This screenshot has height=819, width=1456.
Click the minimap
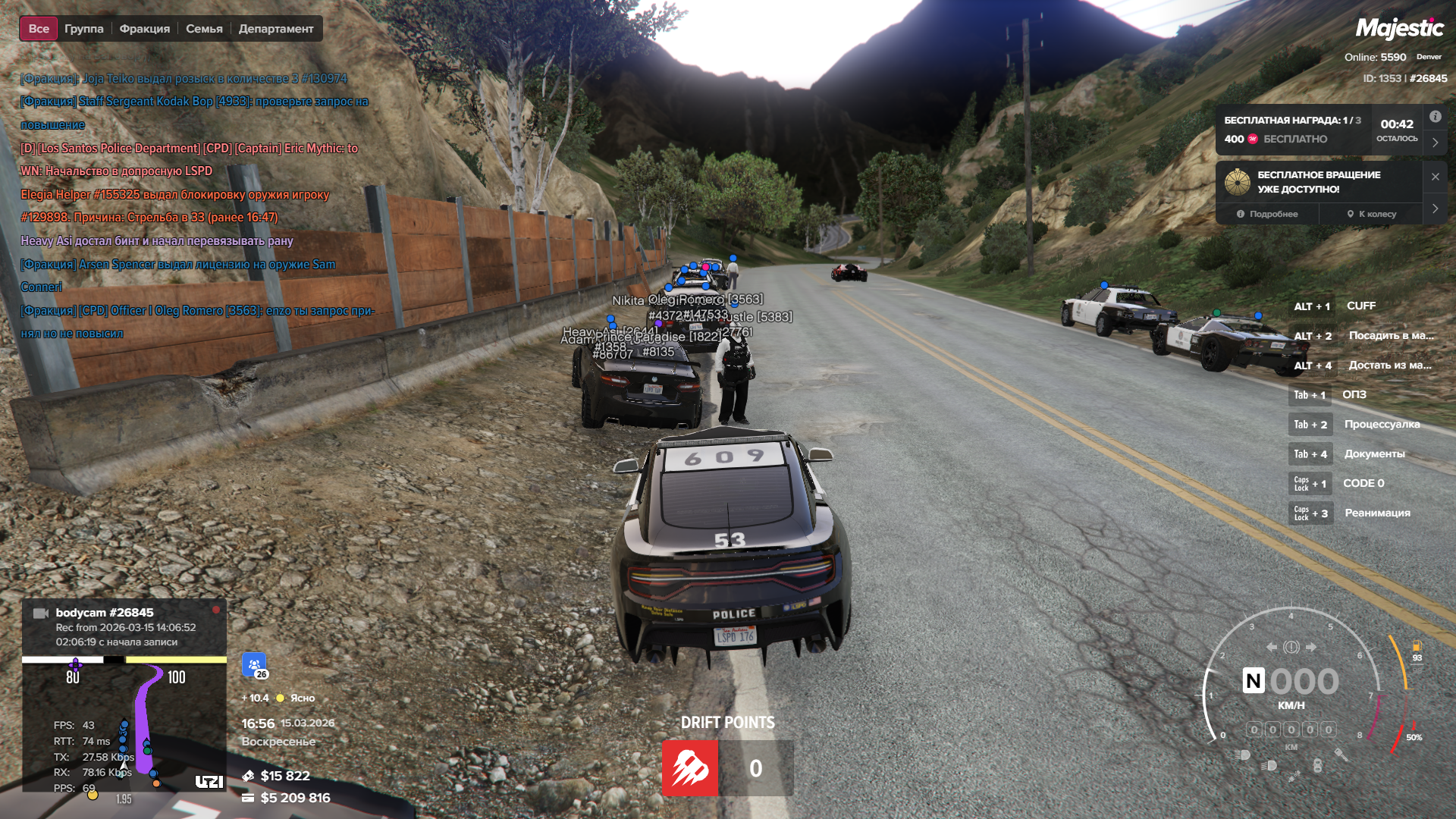coord(124,724)
